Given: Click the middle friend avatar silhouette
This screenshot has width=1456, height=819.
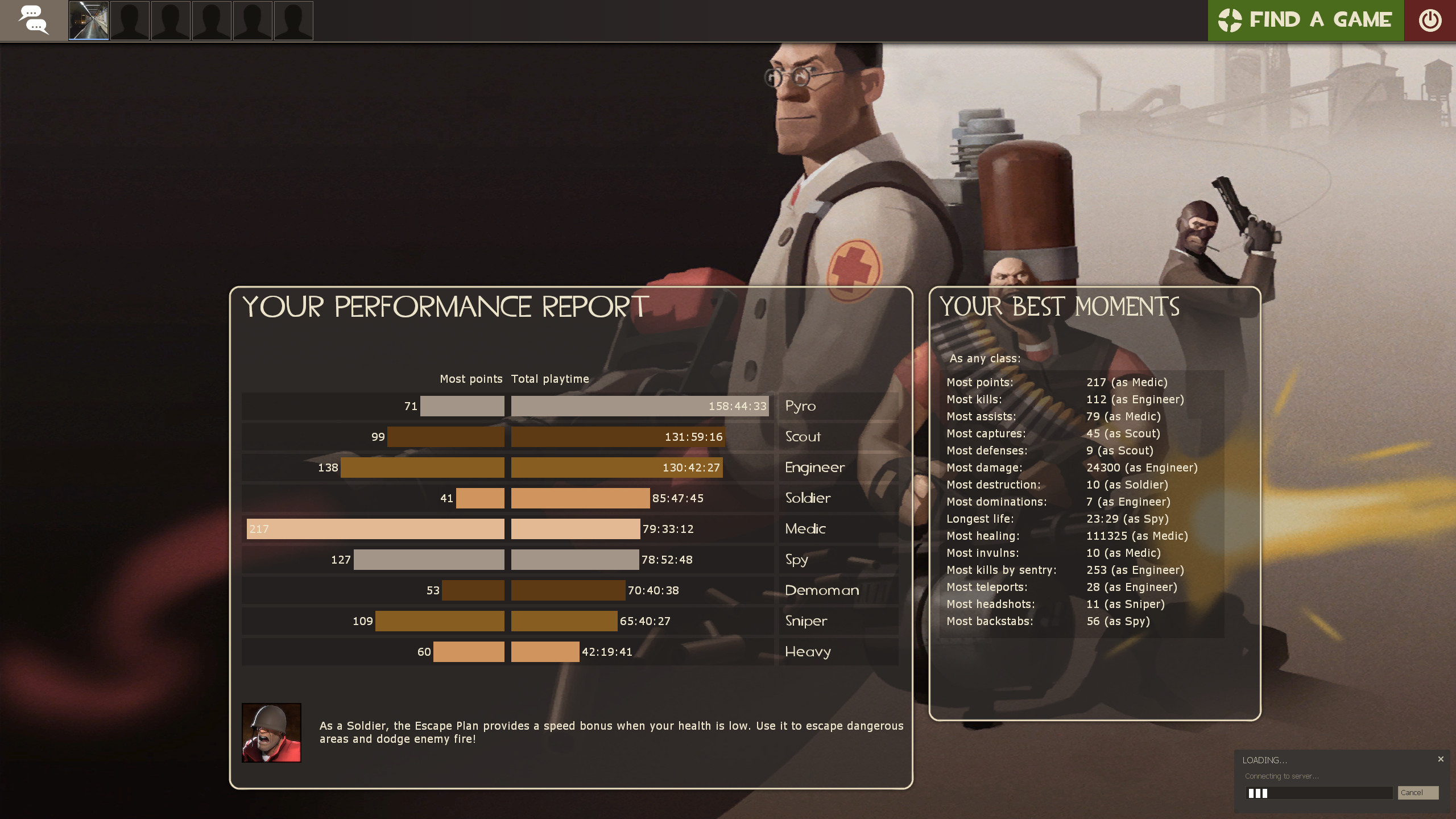Looking at the screenshot, I should [212, 20].
